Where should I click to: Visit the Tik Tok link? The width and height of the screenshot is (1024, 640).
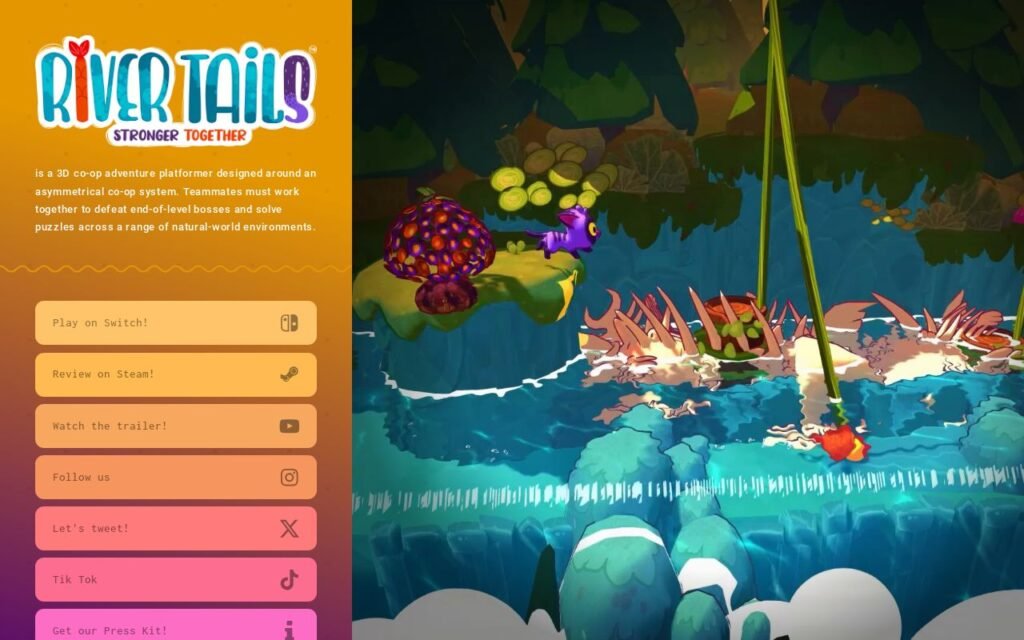click(175, 580)
